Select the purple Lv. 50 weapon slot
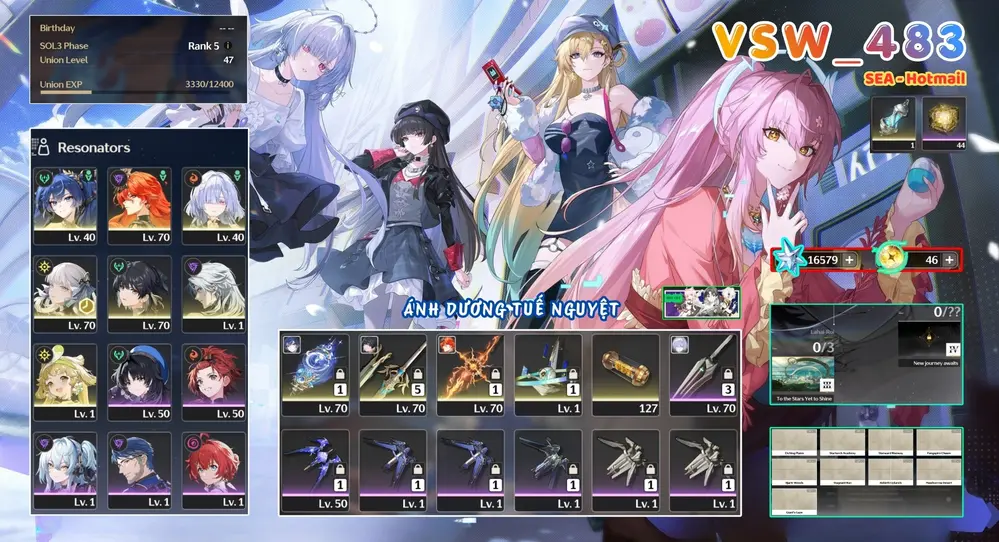Image resolution: width=999 pixels, height=542 pixels. 315,470
